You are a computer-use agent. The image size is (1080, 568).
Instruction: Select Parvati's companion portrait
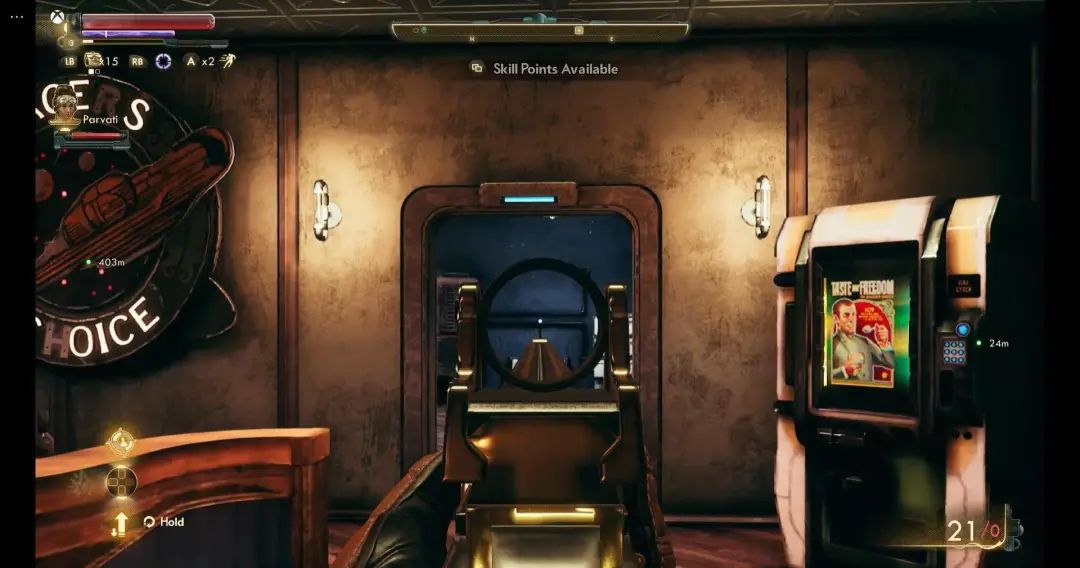(66, 105)
